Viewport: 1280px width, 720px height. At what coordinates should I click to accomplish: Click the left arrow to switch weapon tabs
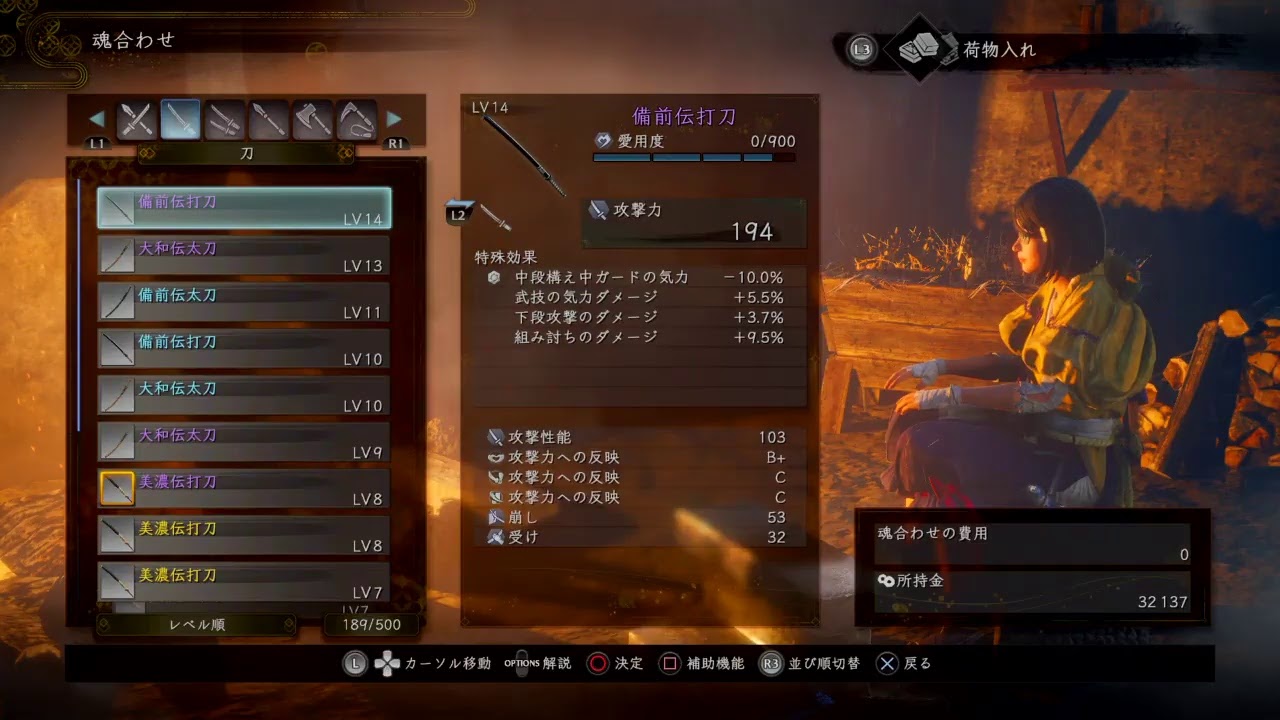[97, 117]
